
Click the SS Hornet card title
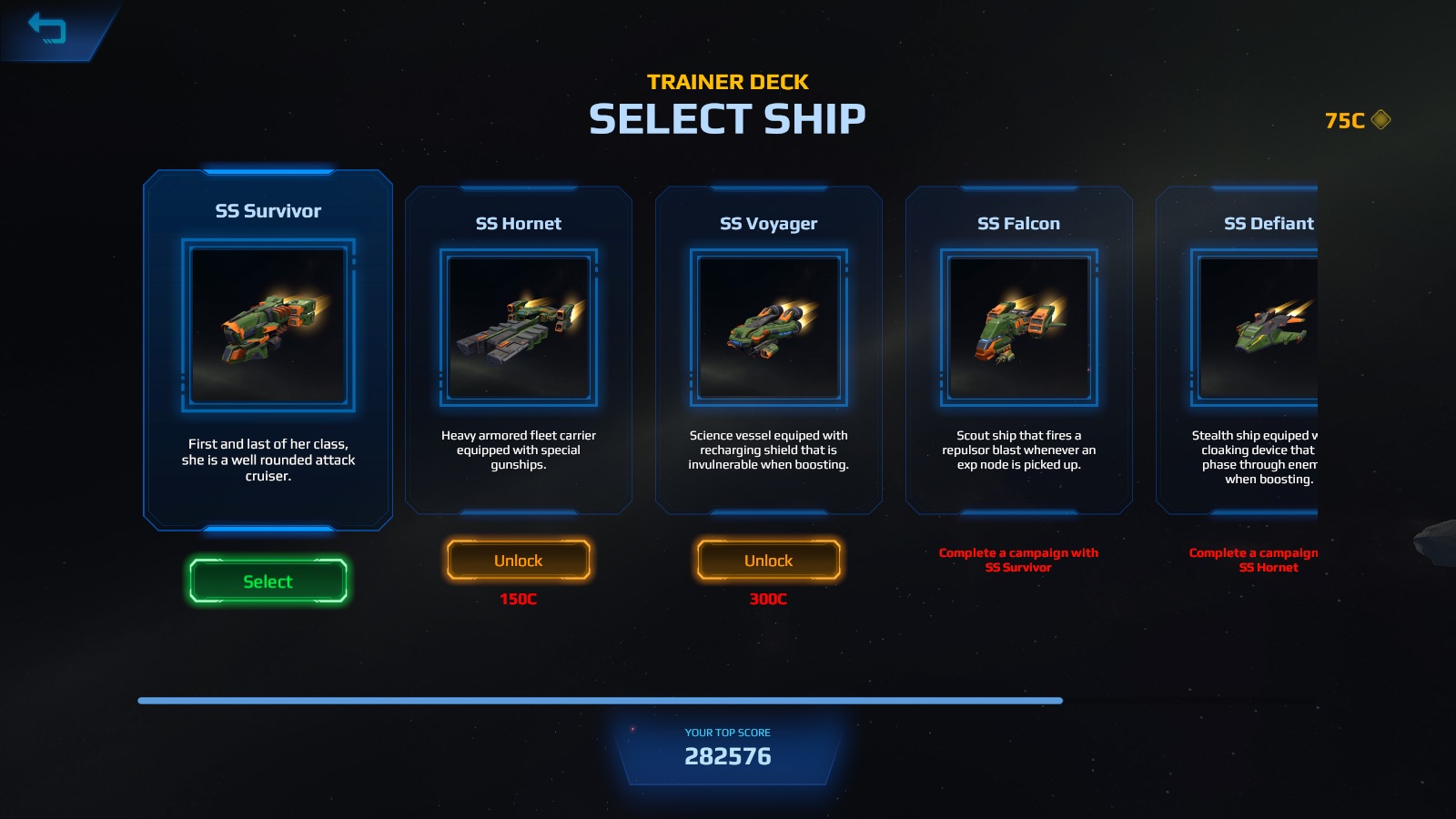pyautogui.click(x=518, y=222)
